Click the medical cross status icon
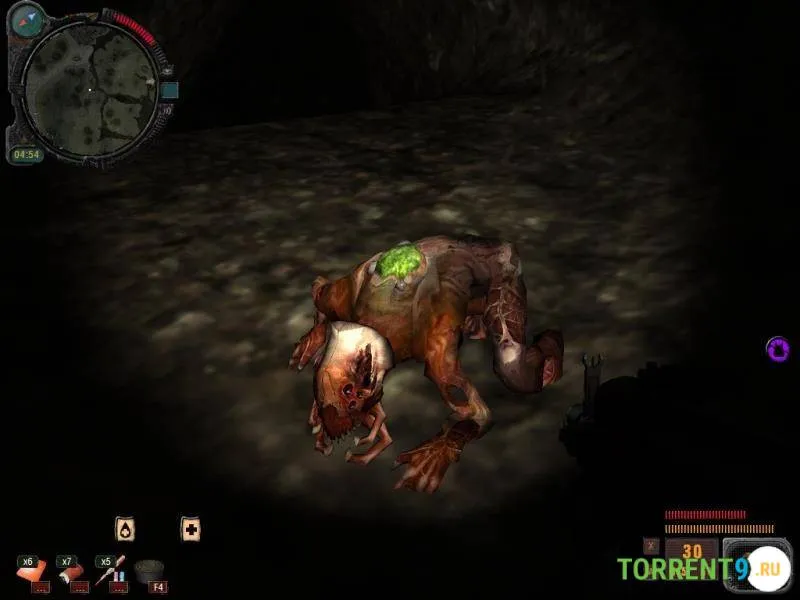800x600 pixels. pyautogui.click(x=190, y=529)
